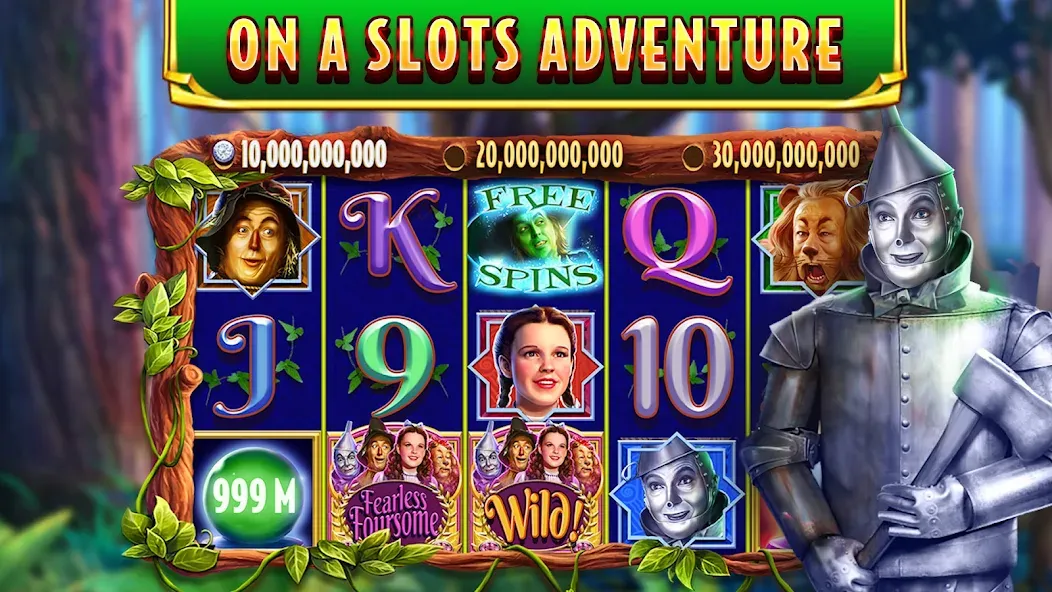Select the Dorothy portrait symbol
The image size is (1052, 592).
(535, 364)
